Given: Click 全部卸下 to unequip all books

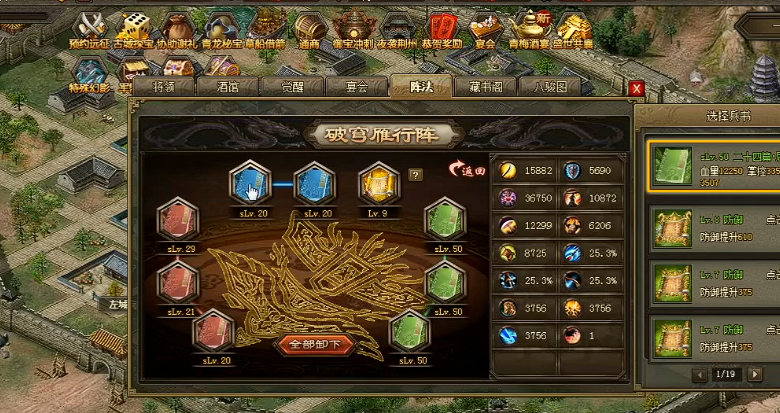Looking at the screenshot, I should [x=316, y=345].
